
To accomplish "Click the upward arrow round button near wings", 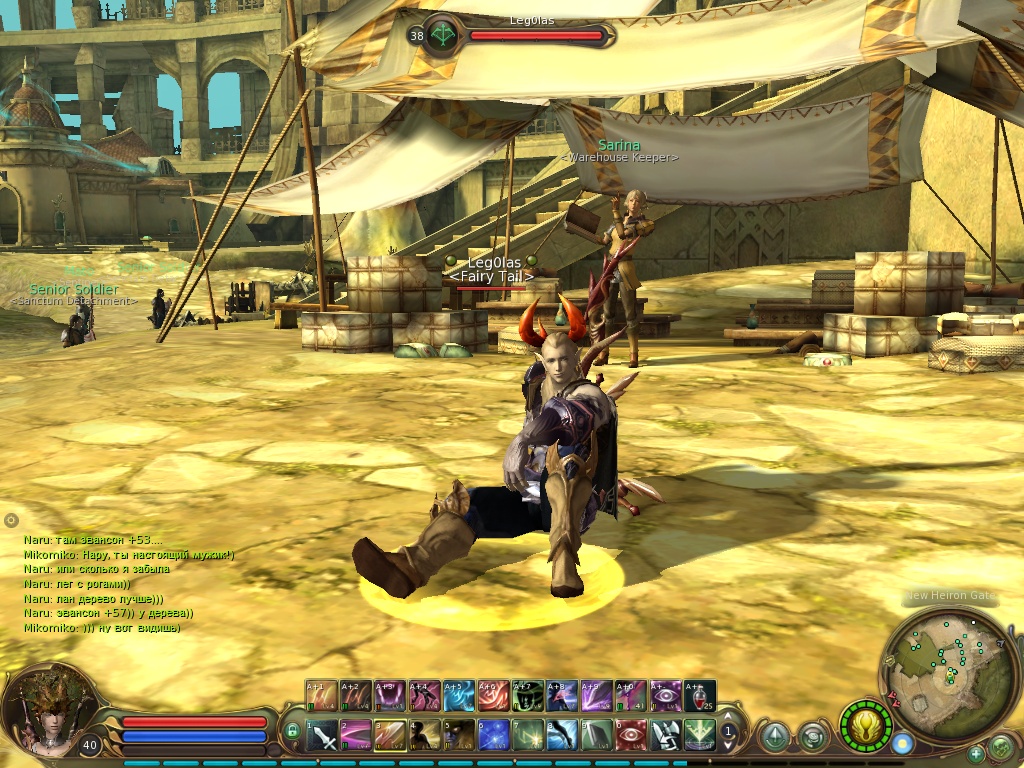I will pos(773,737).
